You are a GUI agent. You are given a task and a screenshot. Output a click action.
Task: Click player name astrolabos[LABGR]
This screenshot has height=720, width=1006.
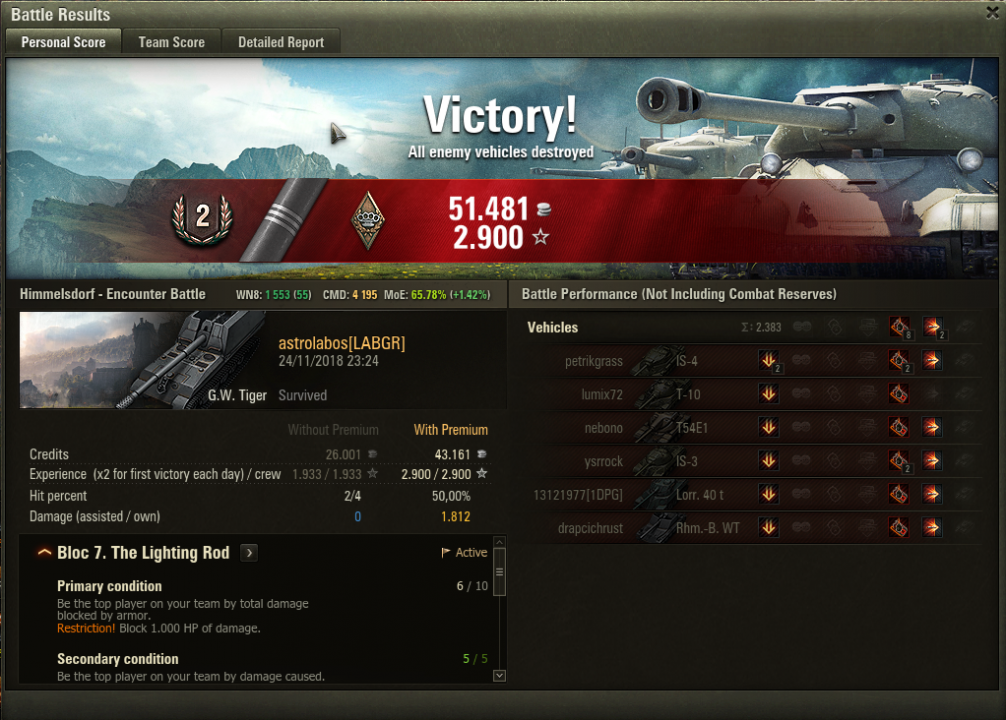(x=341, y=343)
